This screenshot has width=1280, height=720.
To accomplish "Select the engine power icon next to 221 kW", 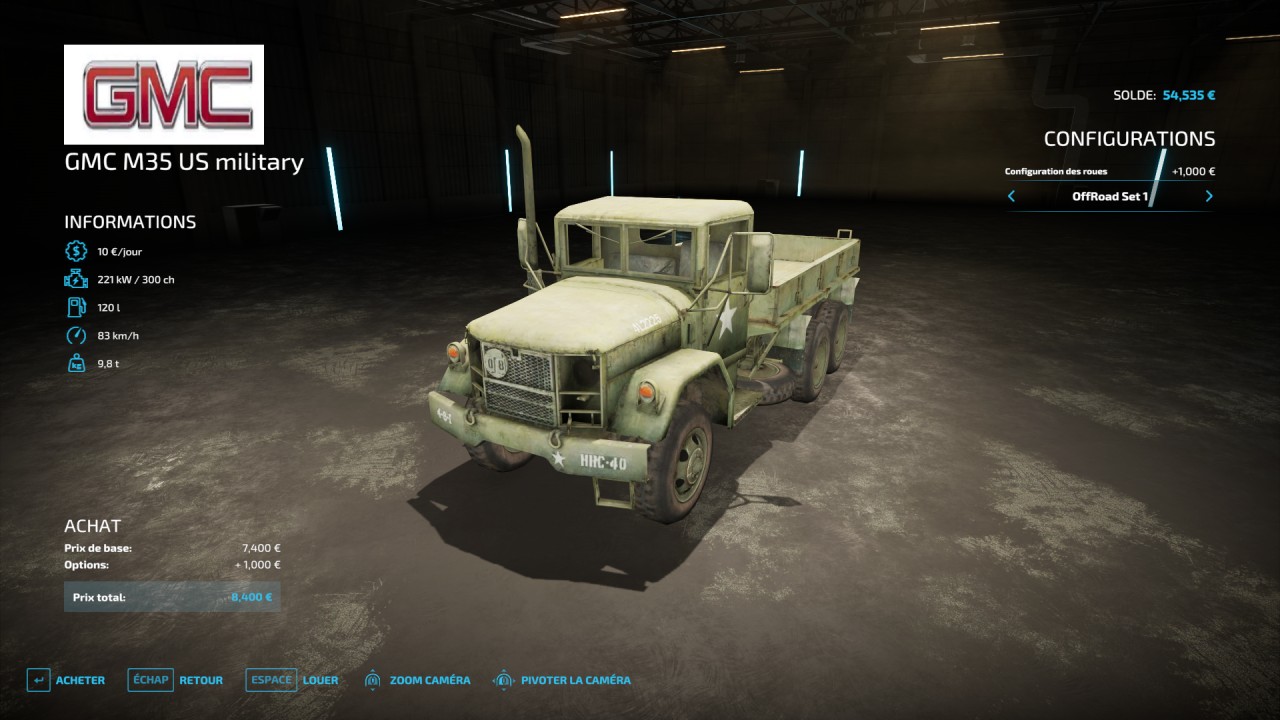I will point(75,279).
